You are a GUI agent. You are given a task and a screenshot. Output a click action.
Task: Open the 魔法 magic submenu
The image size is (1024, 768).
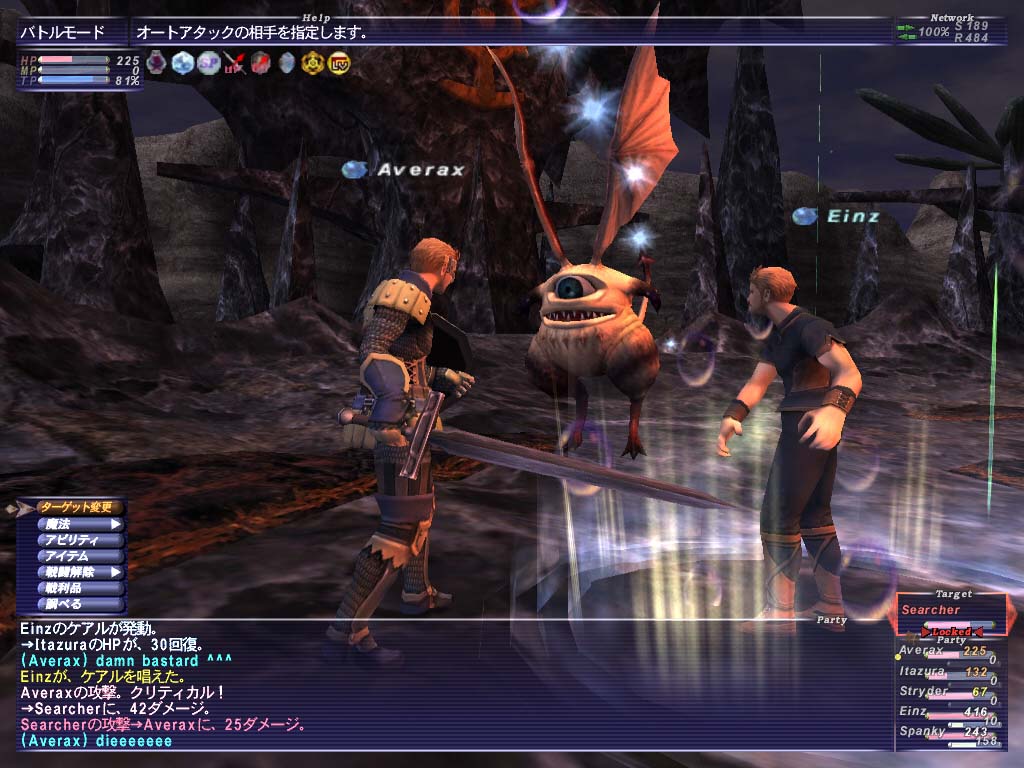80,523
